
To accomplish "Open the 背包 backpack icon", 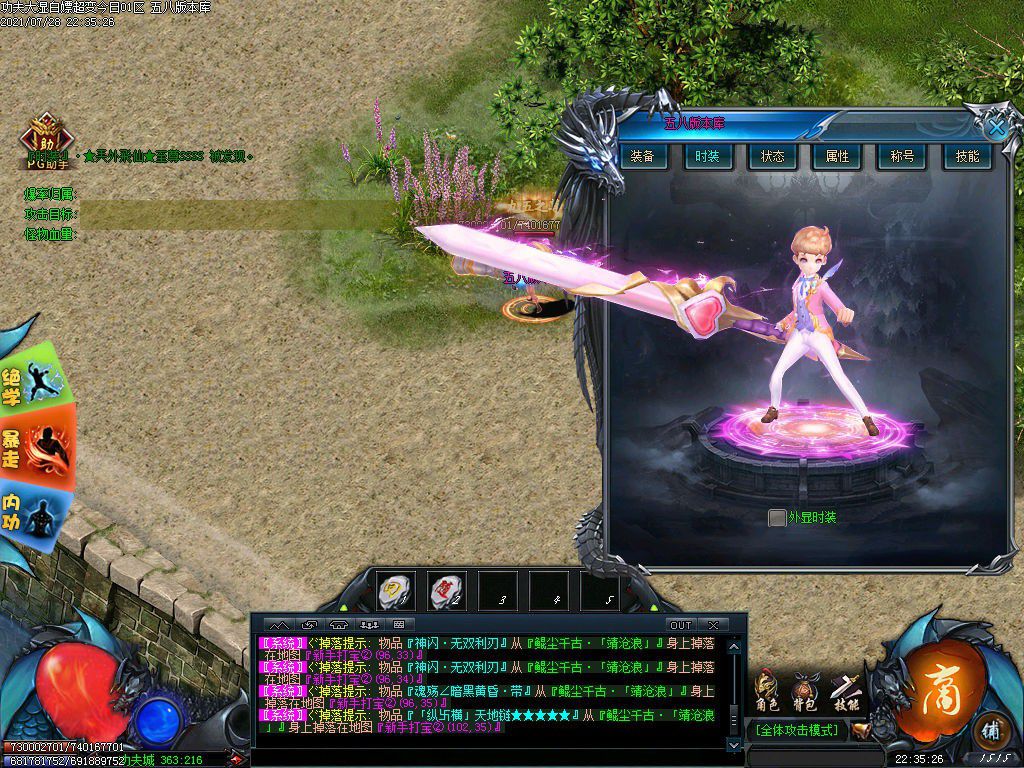I will [807, 692].
